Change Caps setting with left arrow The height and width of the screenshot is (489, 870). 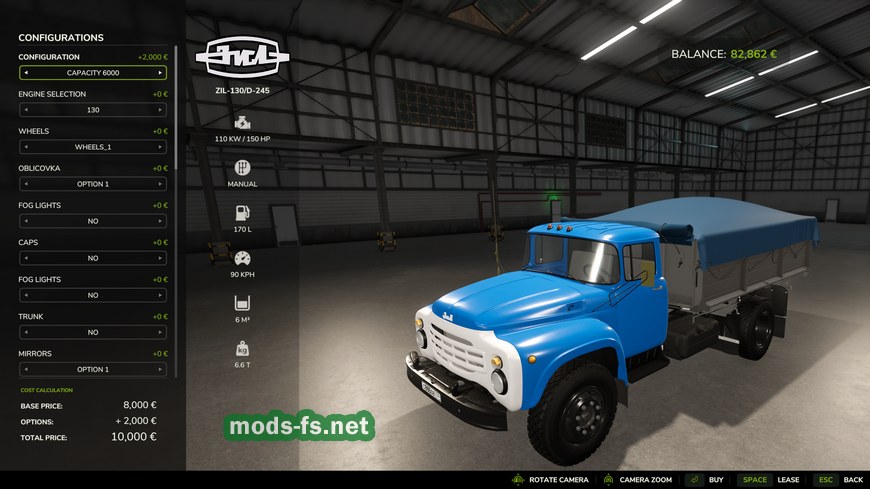click(x=26, y=258)
